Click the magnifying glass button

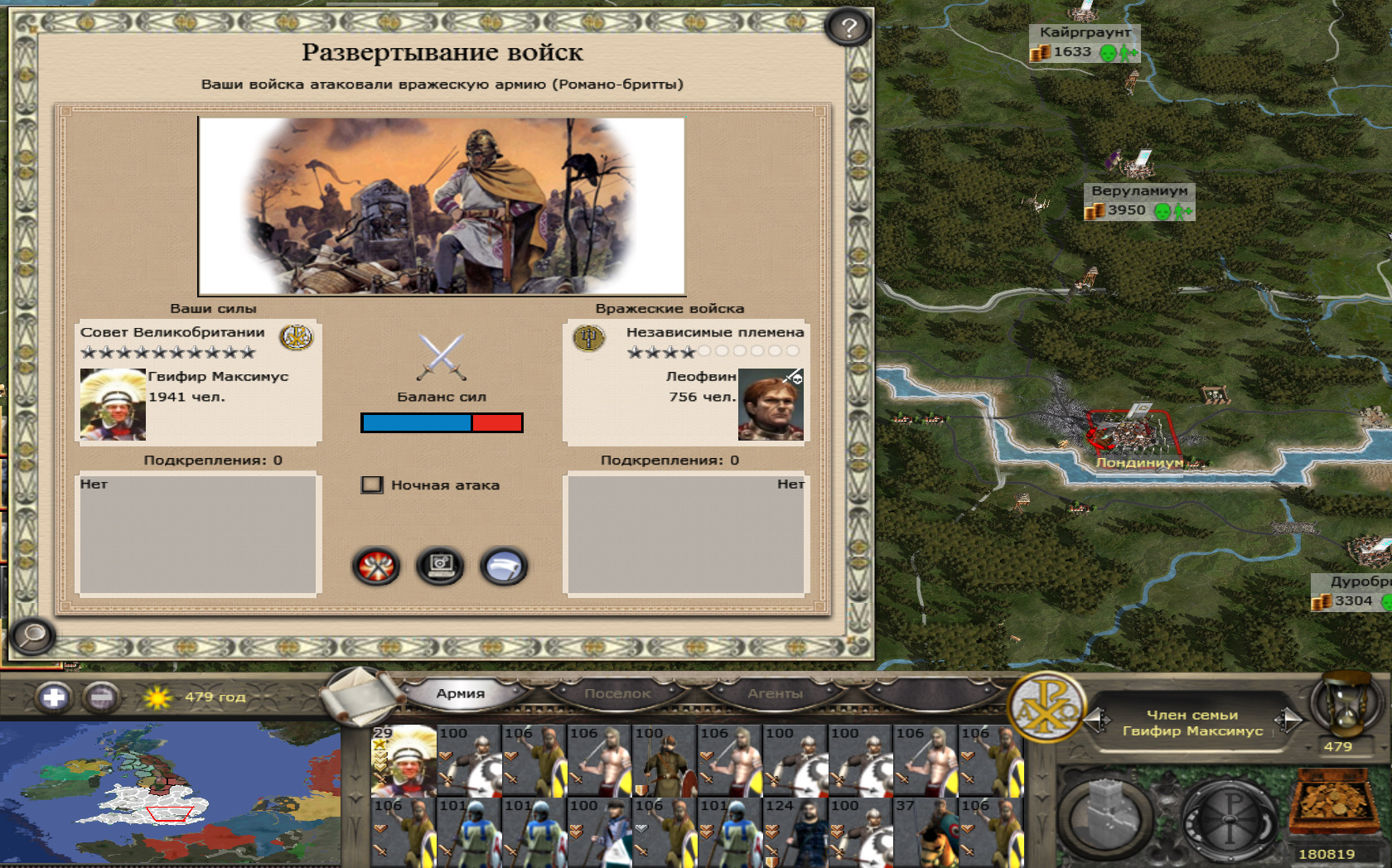[32, 636]
